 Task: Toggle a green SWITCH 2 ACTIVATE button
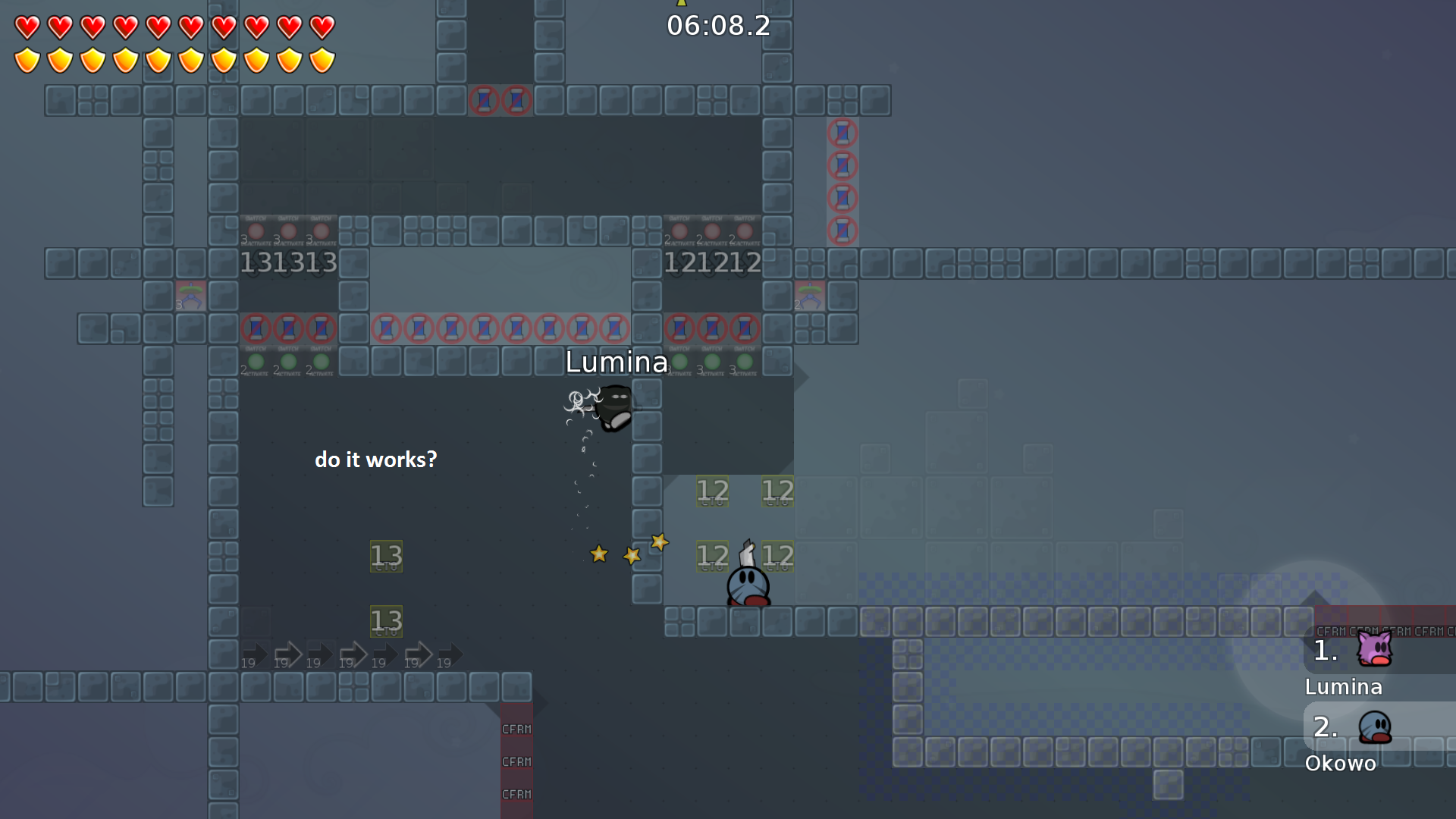click(x=256, y=361)
